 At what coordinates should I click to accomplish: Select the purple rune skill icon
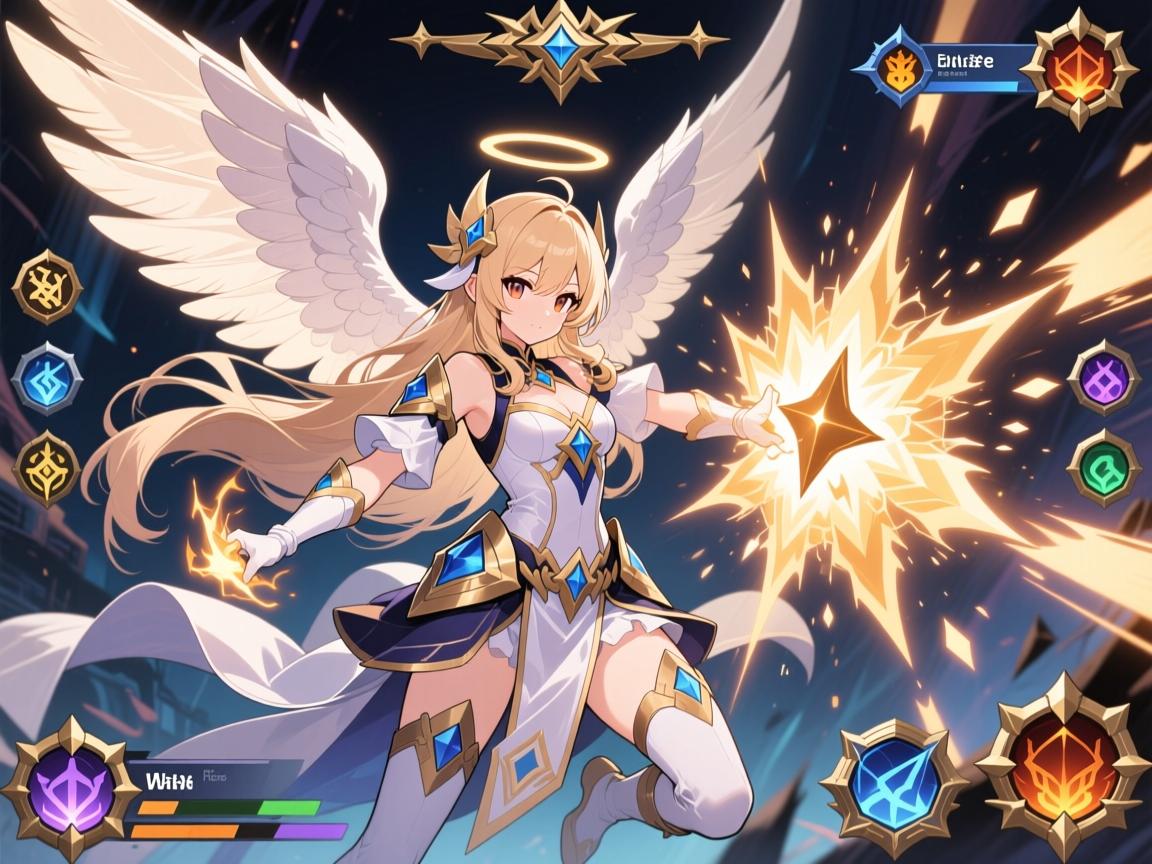1103,378
